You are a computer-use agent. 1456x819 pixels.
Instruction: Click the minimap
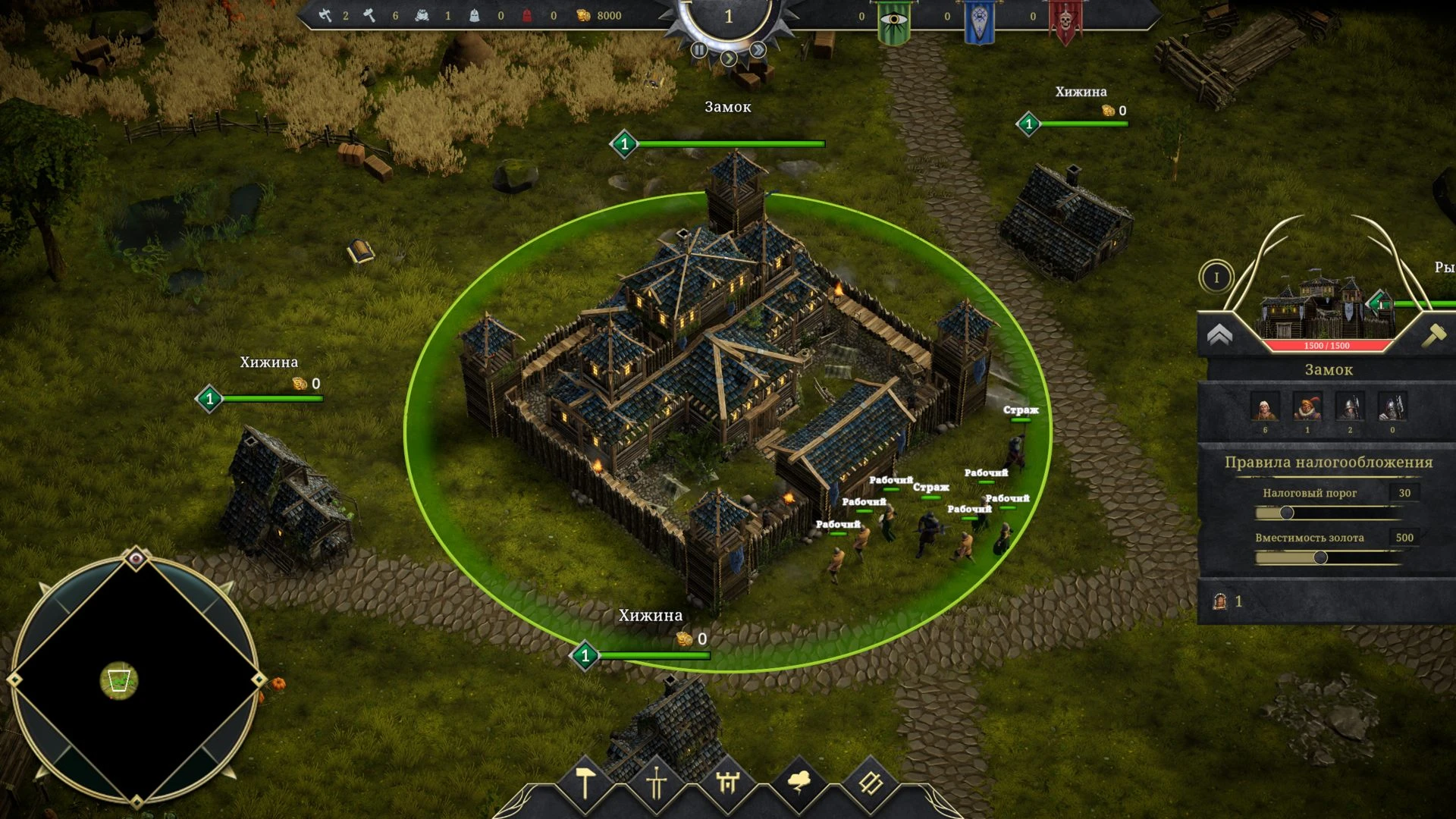click(x=136, y=679)
